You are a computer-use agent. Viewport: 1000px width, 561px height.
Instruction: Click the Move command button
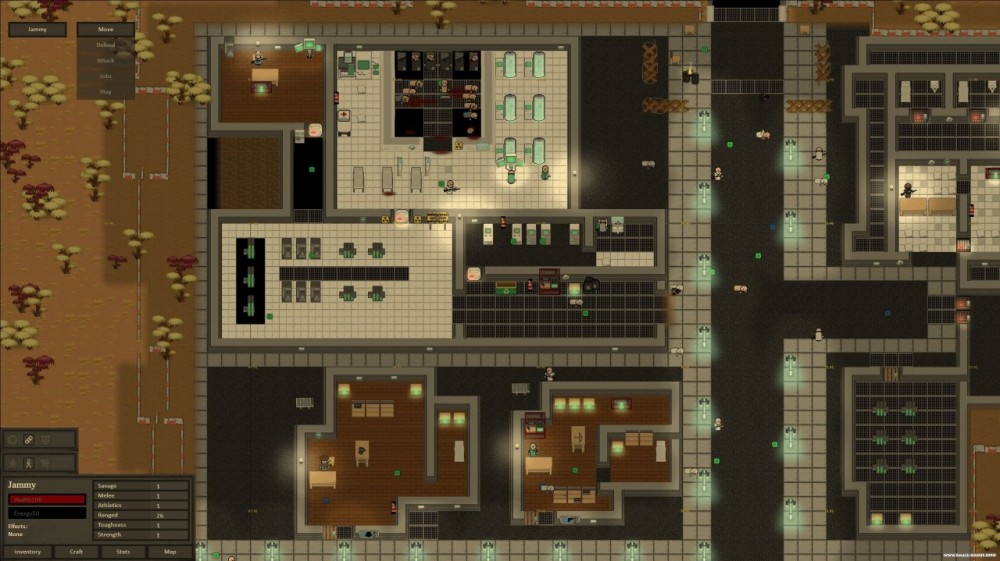(x=105, y=30)
